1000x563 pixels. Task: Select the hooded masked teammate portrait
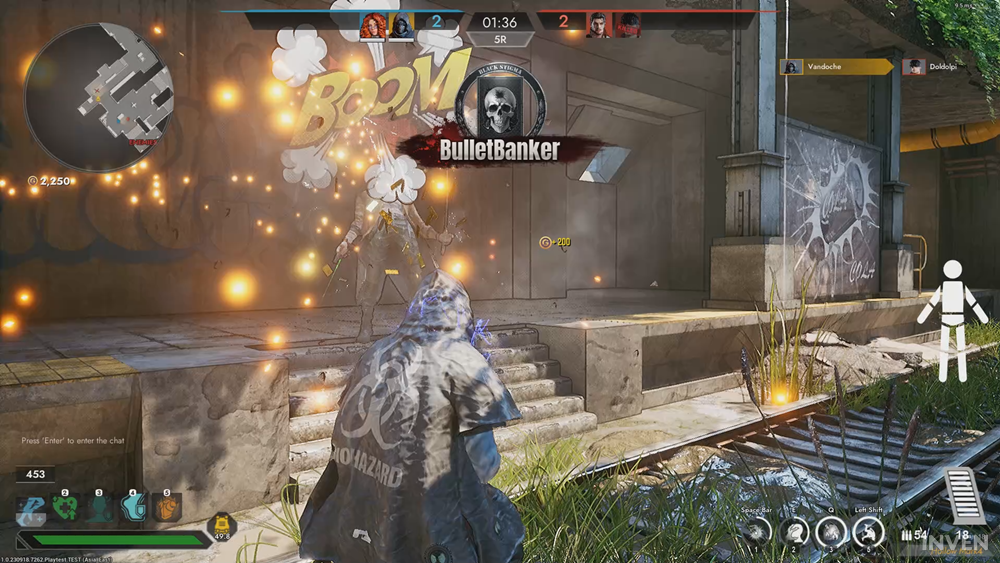402,25
